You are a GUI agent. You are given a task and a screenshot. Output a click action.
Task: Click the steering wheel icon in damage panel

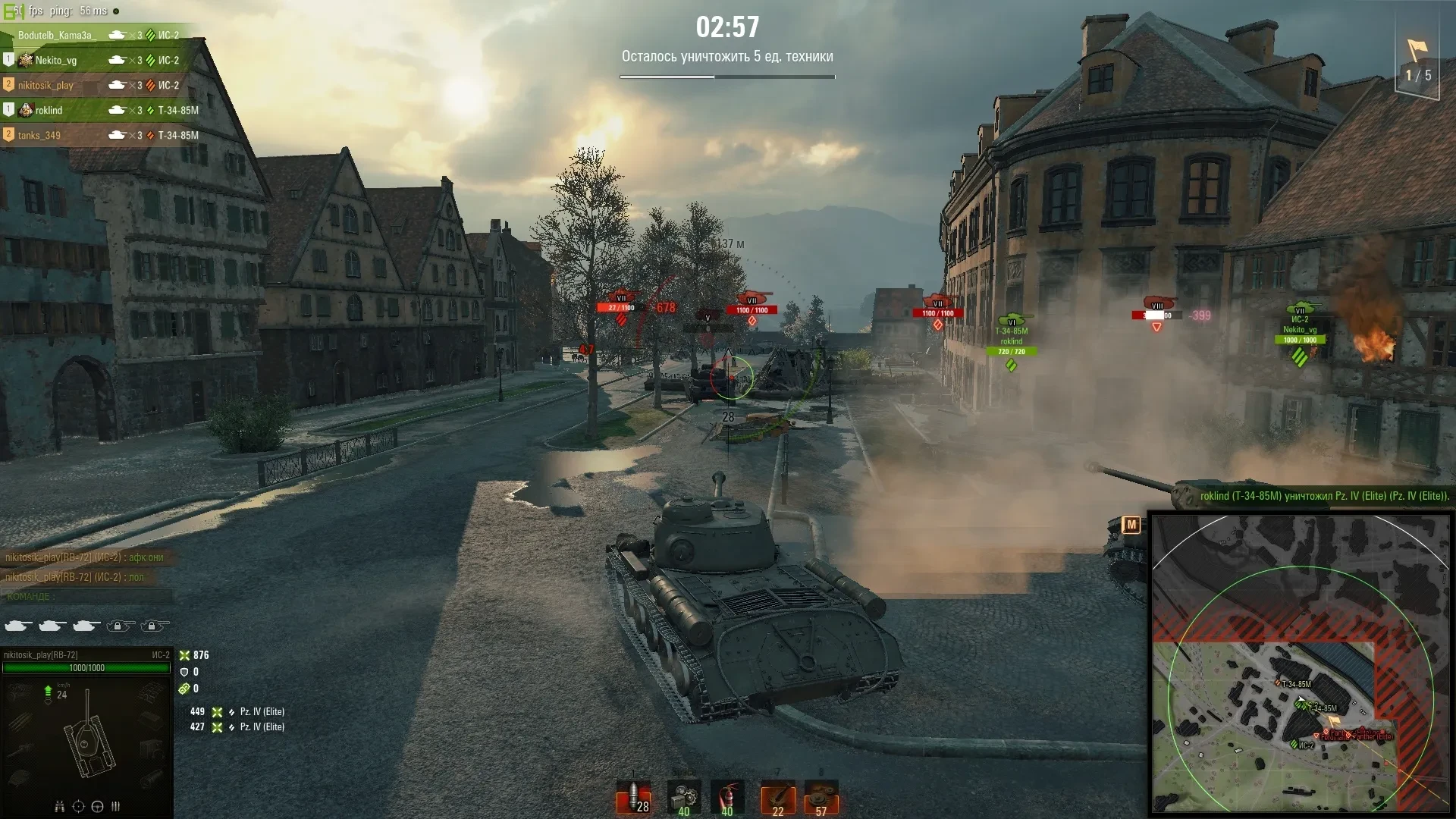pyautogui.click(x=97, y=806)
